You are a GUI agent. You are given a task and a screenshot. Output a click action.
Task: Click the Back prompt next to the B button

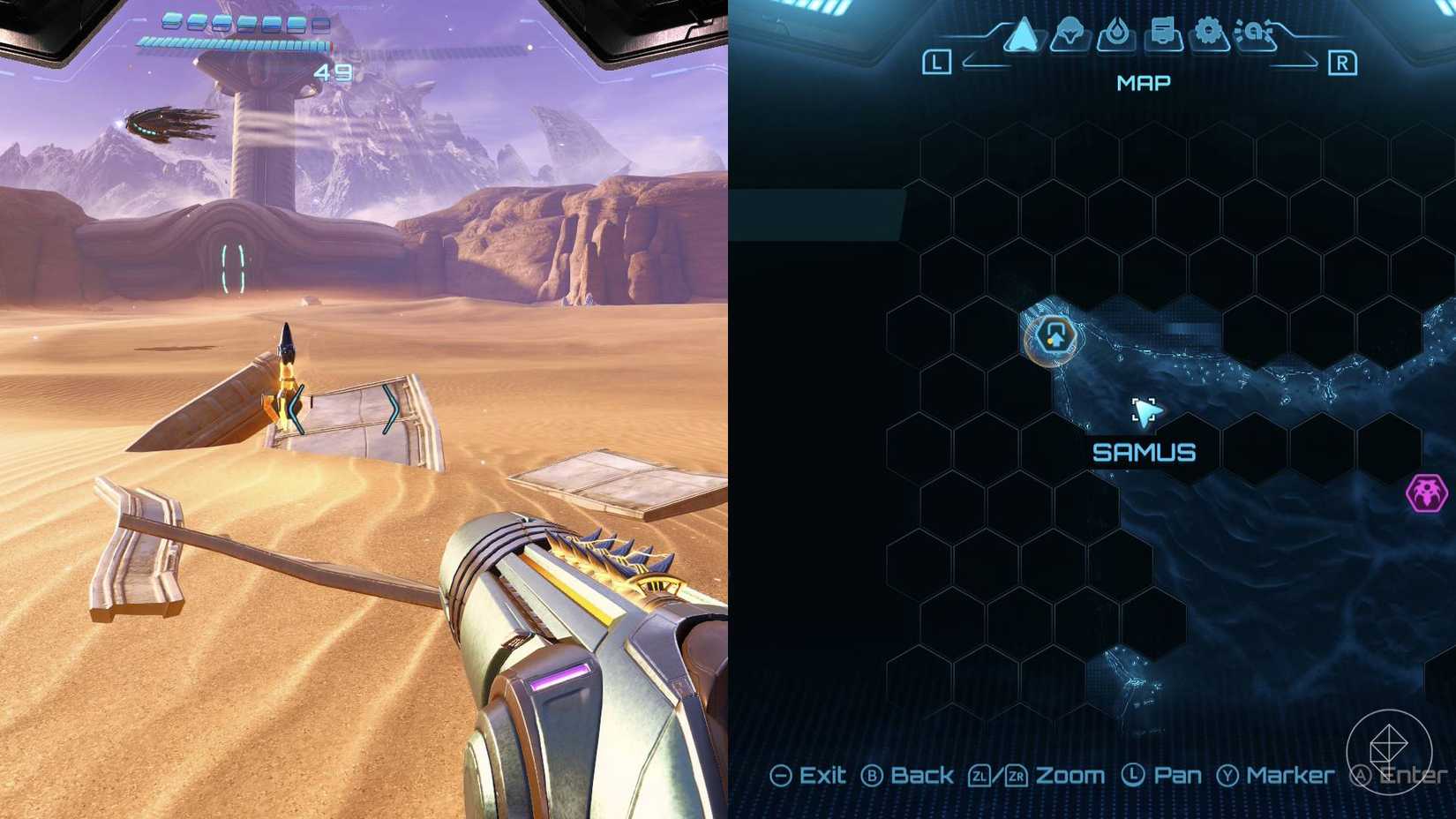tap(923, 775)
